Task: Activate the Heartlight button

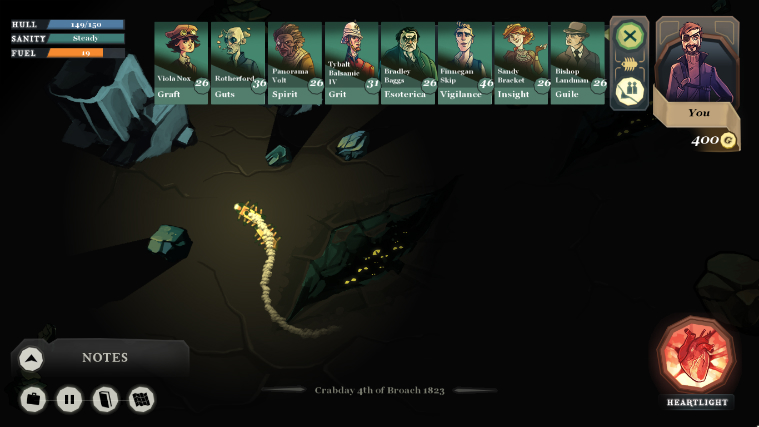Action: (697, 356)
